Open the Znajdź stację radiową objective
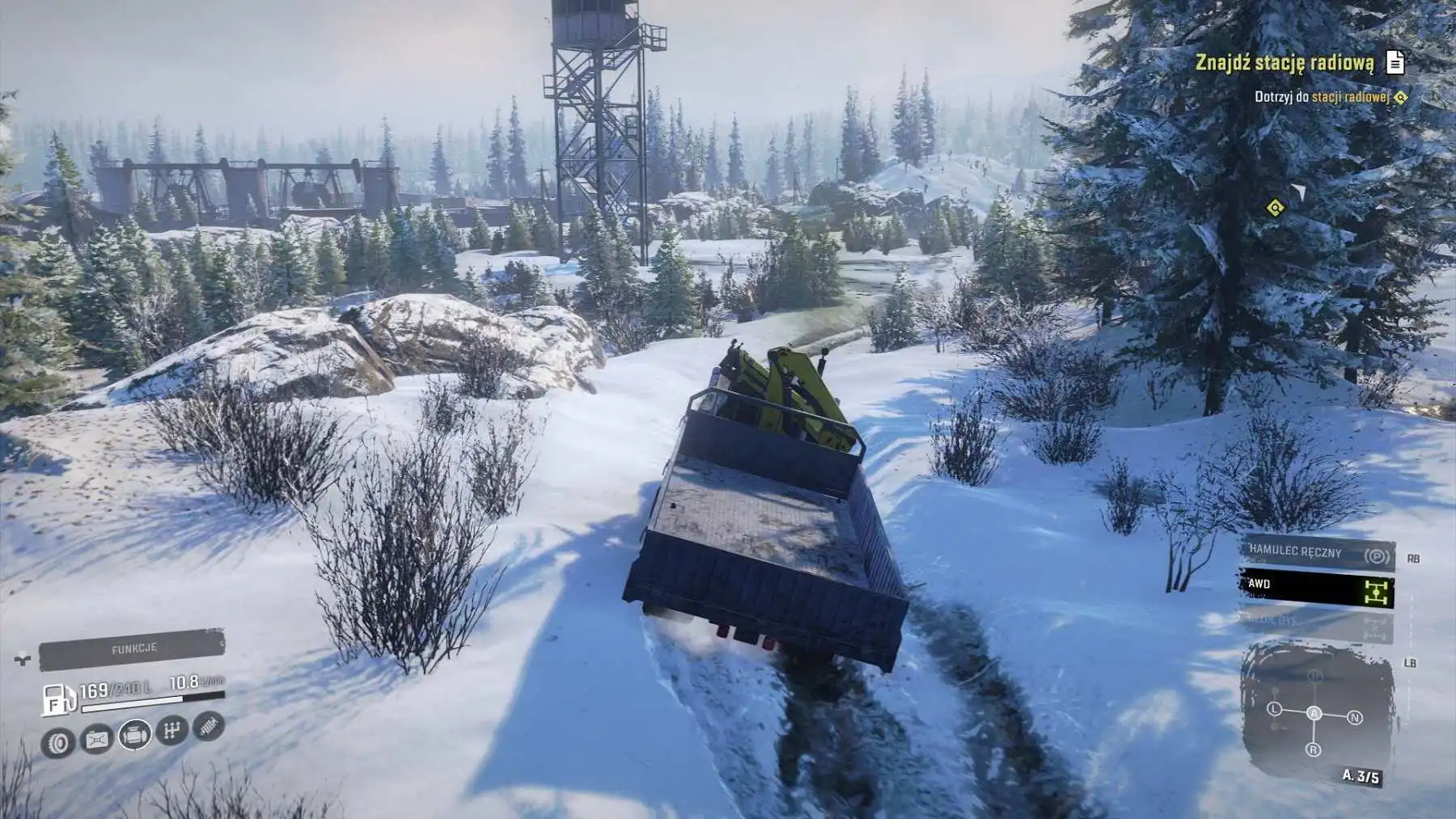Screen dimensions: 1456x819 click(1285, 62)
